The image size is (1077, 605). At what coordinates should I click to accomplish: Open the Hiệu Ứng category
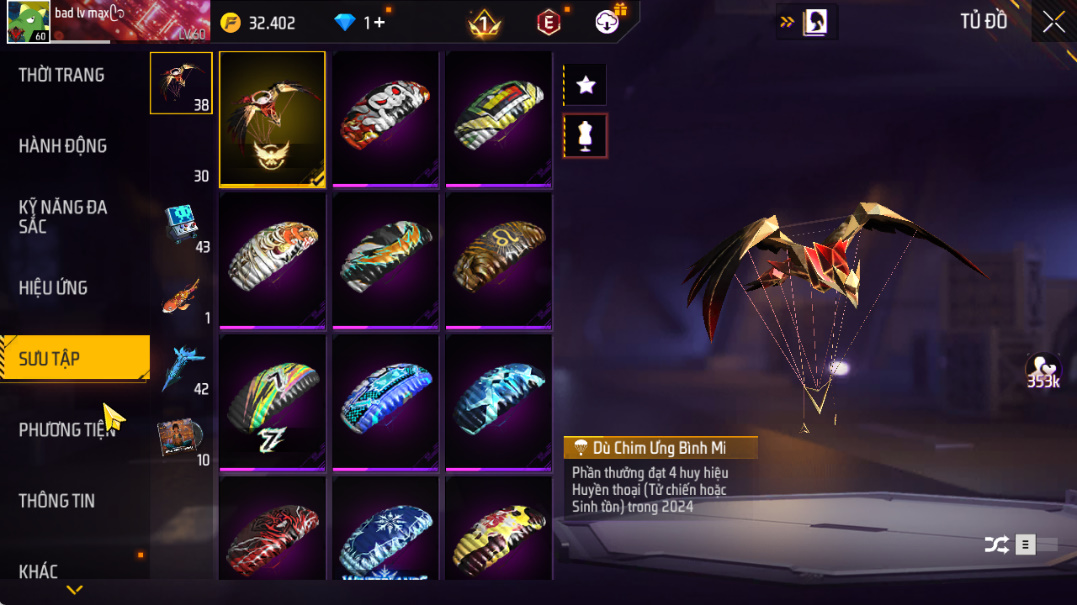pos(53,288)
